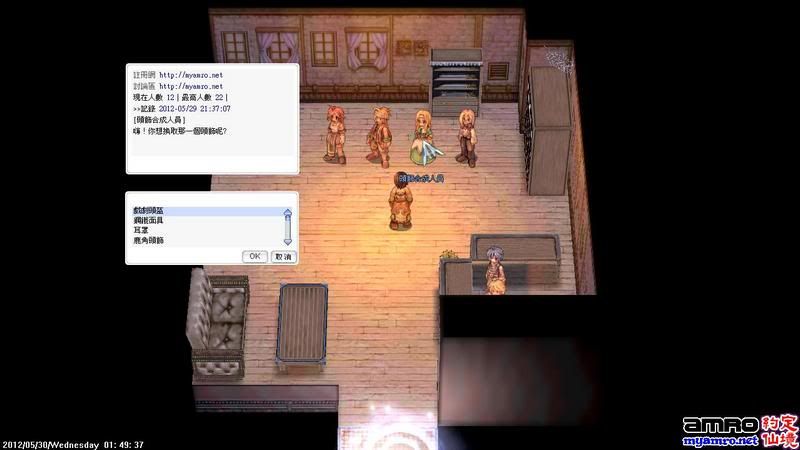Screen dimensions: 800x450
Task: Select the highlighted first headgear option
Action: pos(150,212)
